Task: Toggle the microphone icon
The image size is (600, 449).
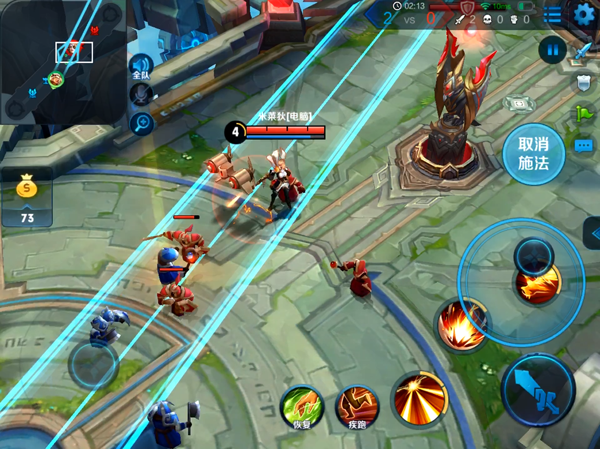Action: tap(141, 95)
